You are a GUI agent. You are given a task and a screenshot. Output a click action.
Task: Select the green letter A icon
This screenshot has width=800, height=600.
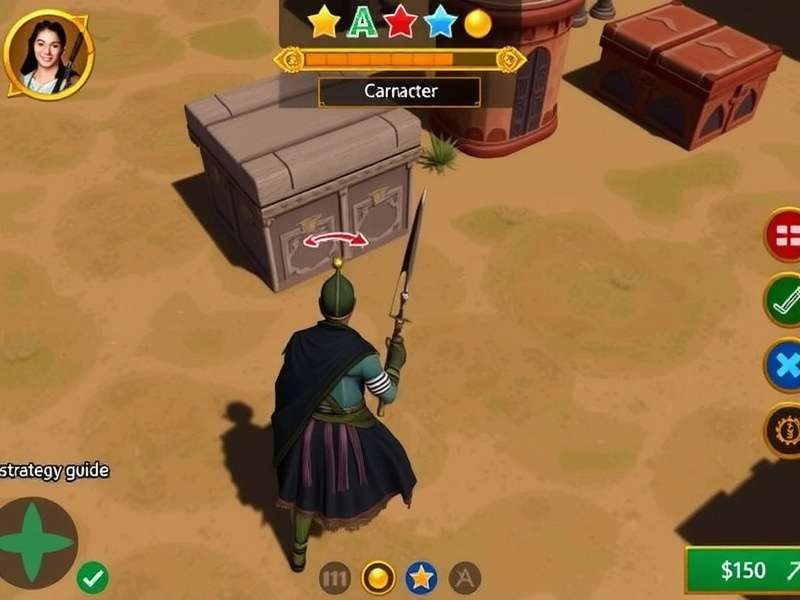click(x=360, y=22)
